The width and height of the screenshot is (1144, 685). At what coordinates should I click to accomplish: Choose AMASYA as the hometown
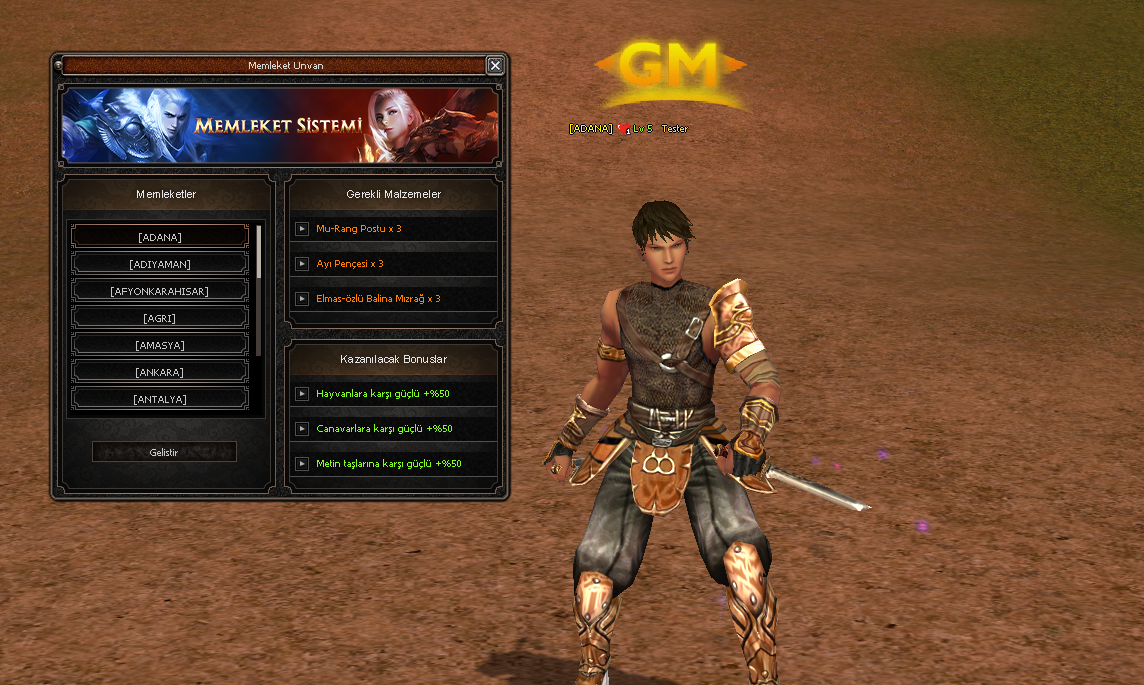[x=160, y=345]
